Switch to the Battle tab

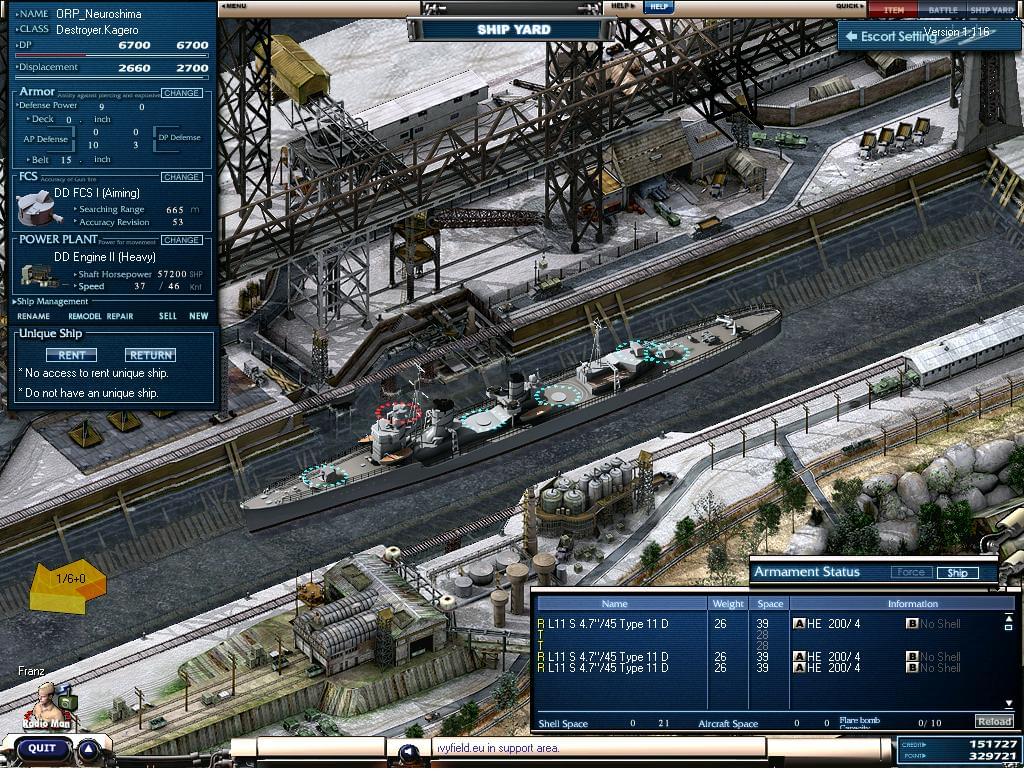point(942,10)
